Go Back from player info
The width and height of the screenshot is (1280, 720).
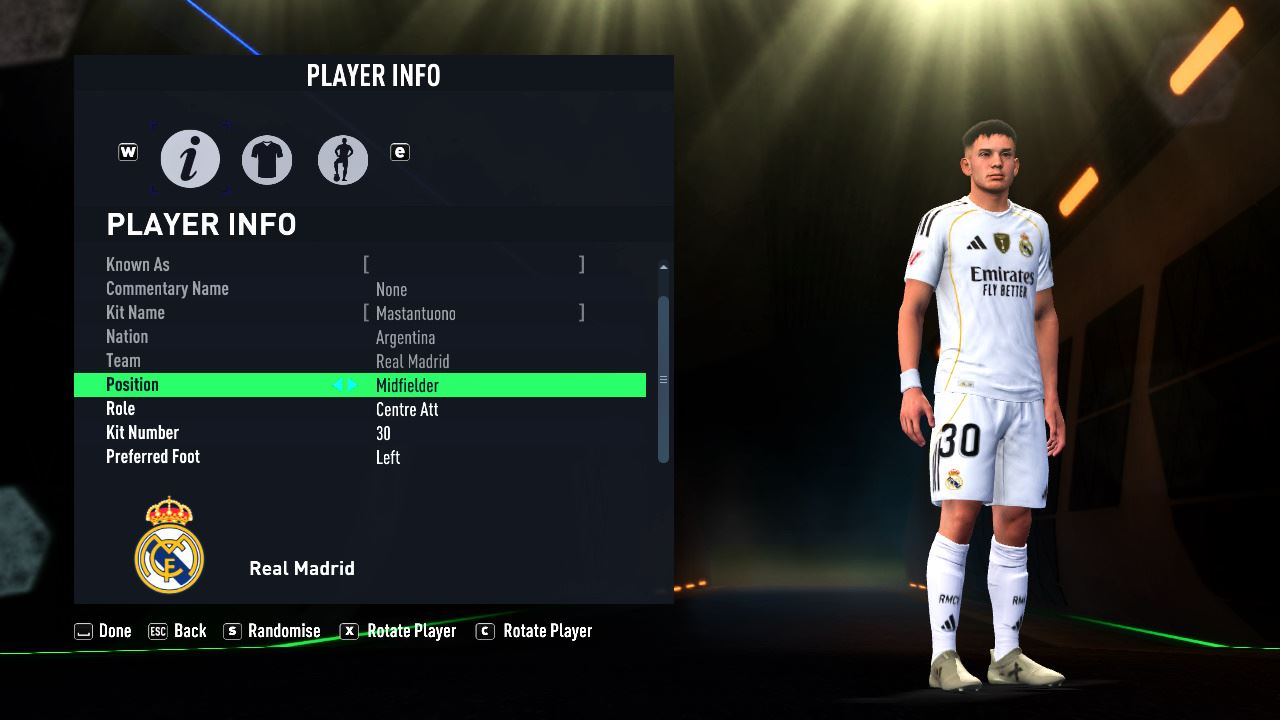coord(178,631)
